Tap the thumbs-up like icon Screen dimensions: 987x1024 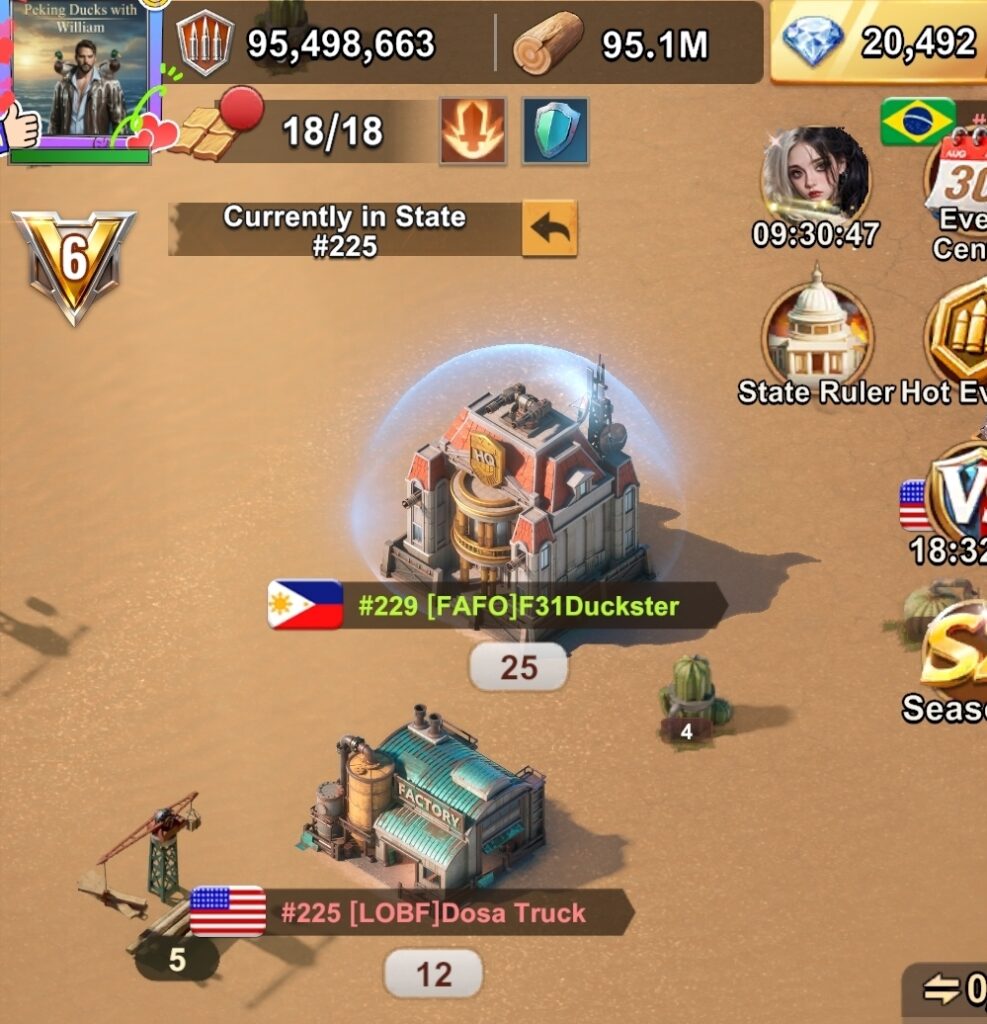tap(20, 126)
